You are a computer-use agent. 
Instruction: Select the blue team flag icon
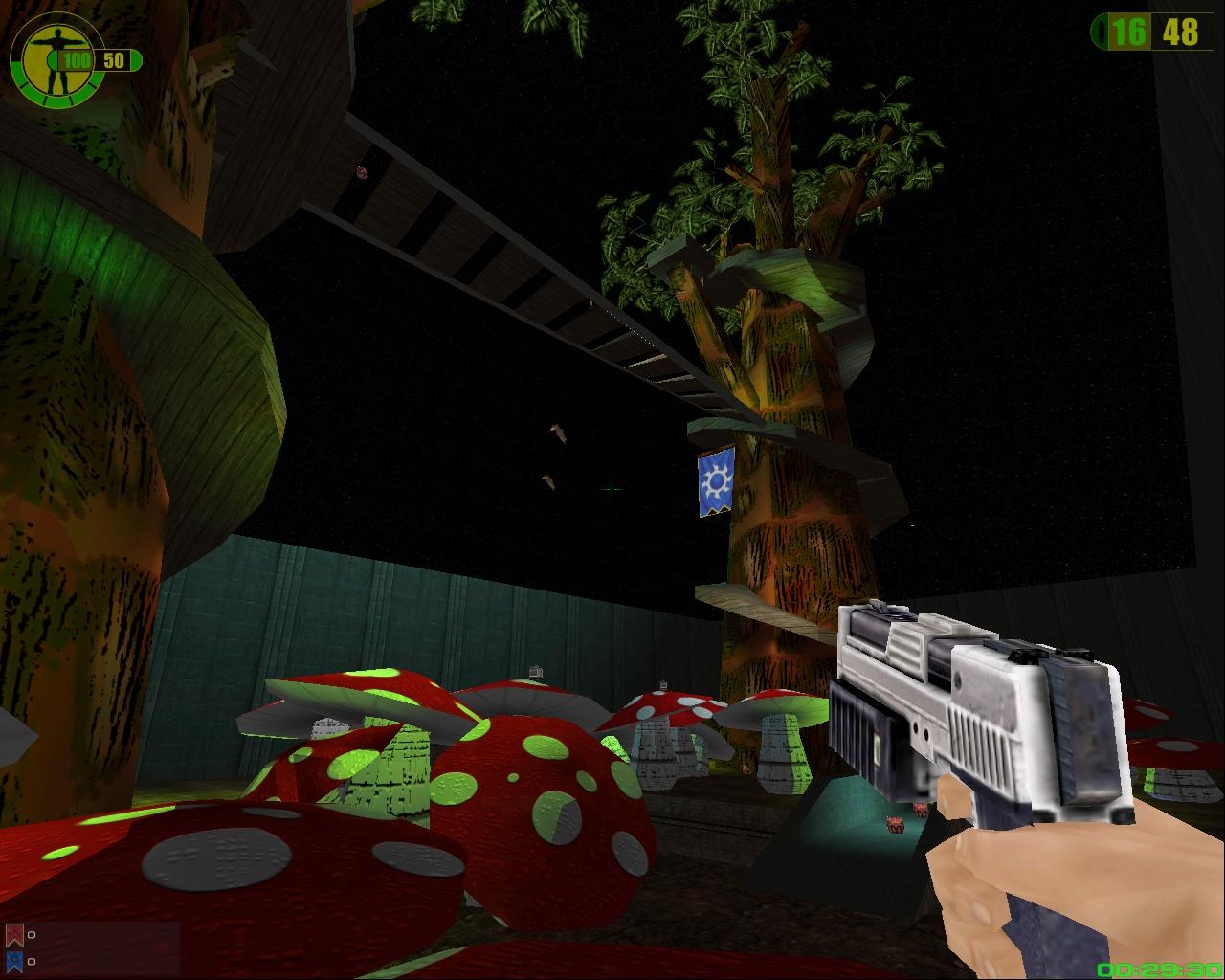point(14,960)
